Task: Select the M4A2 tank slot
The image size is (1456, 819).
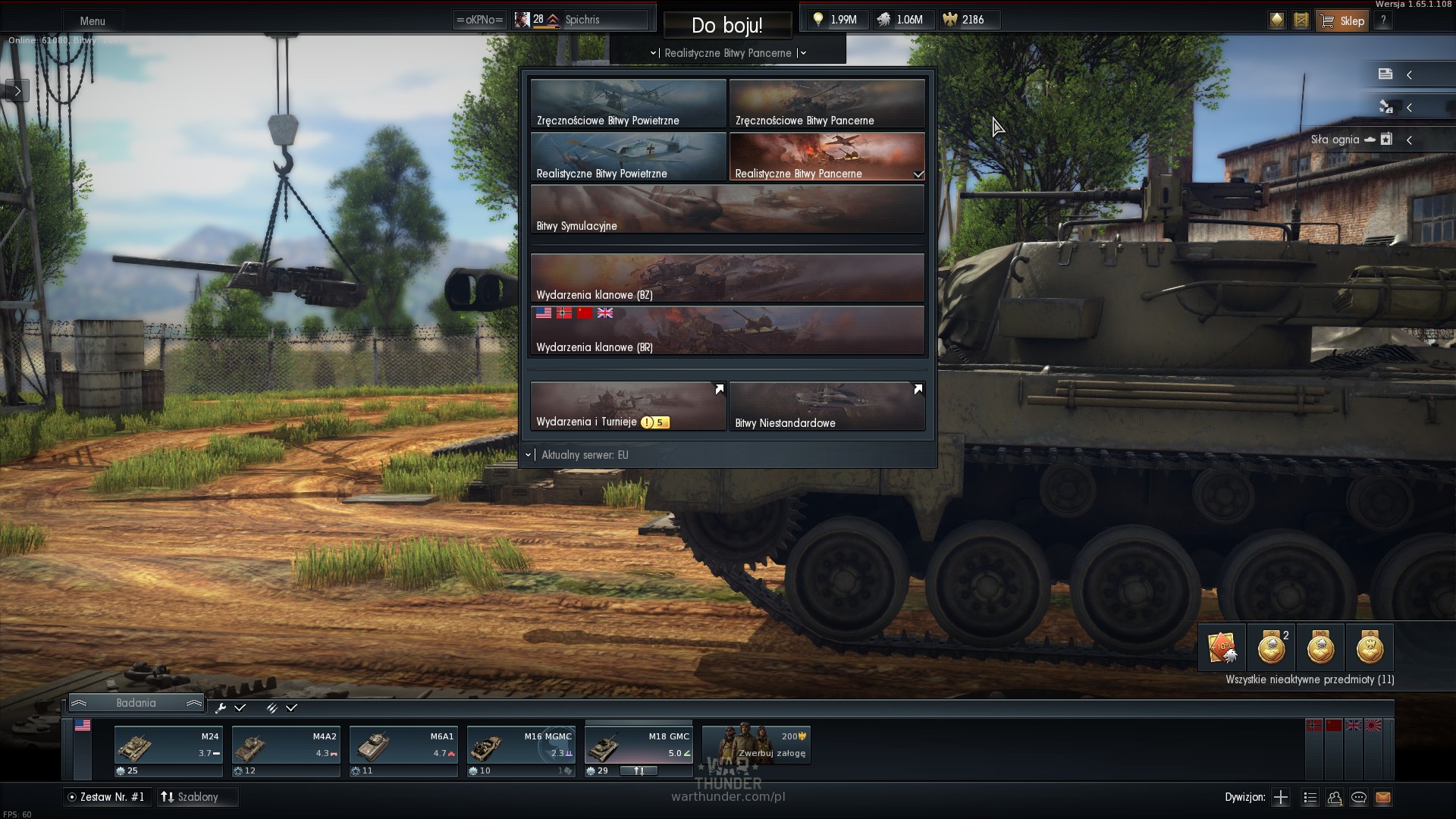Action: [x=285, y=751]
